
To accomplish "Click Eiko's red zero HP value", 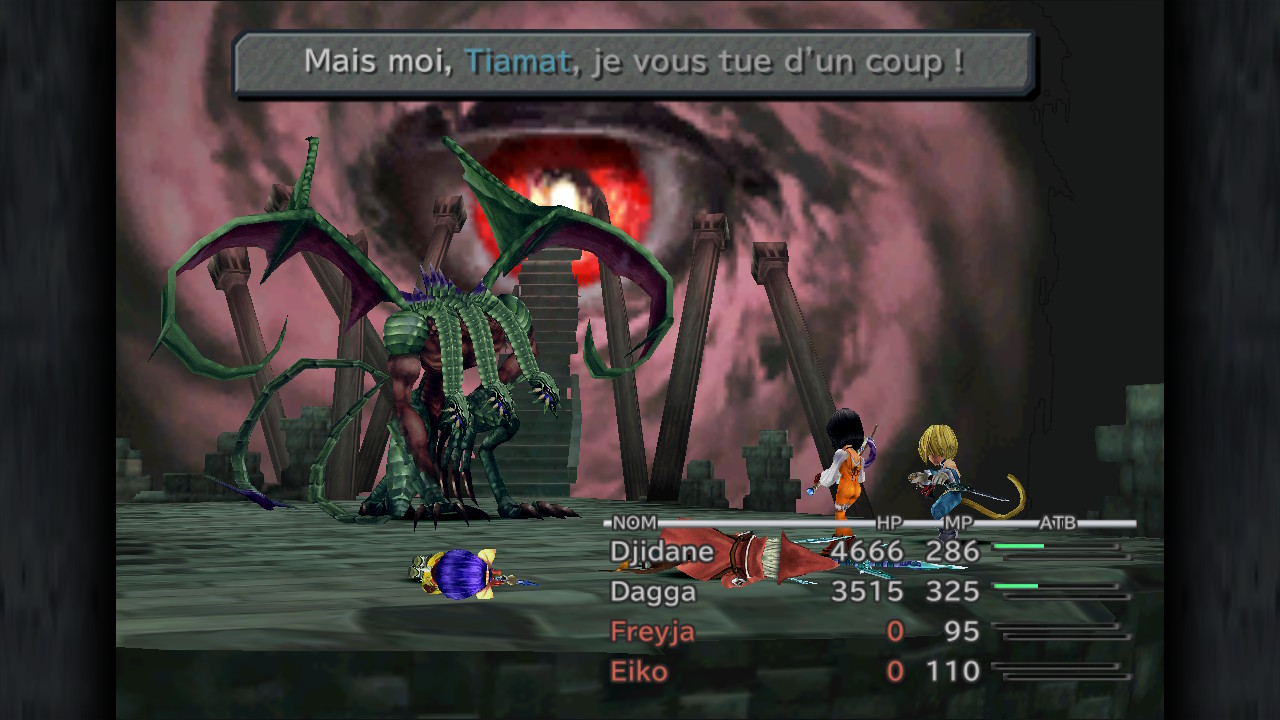I will 895,671.
